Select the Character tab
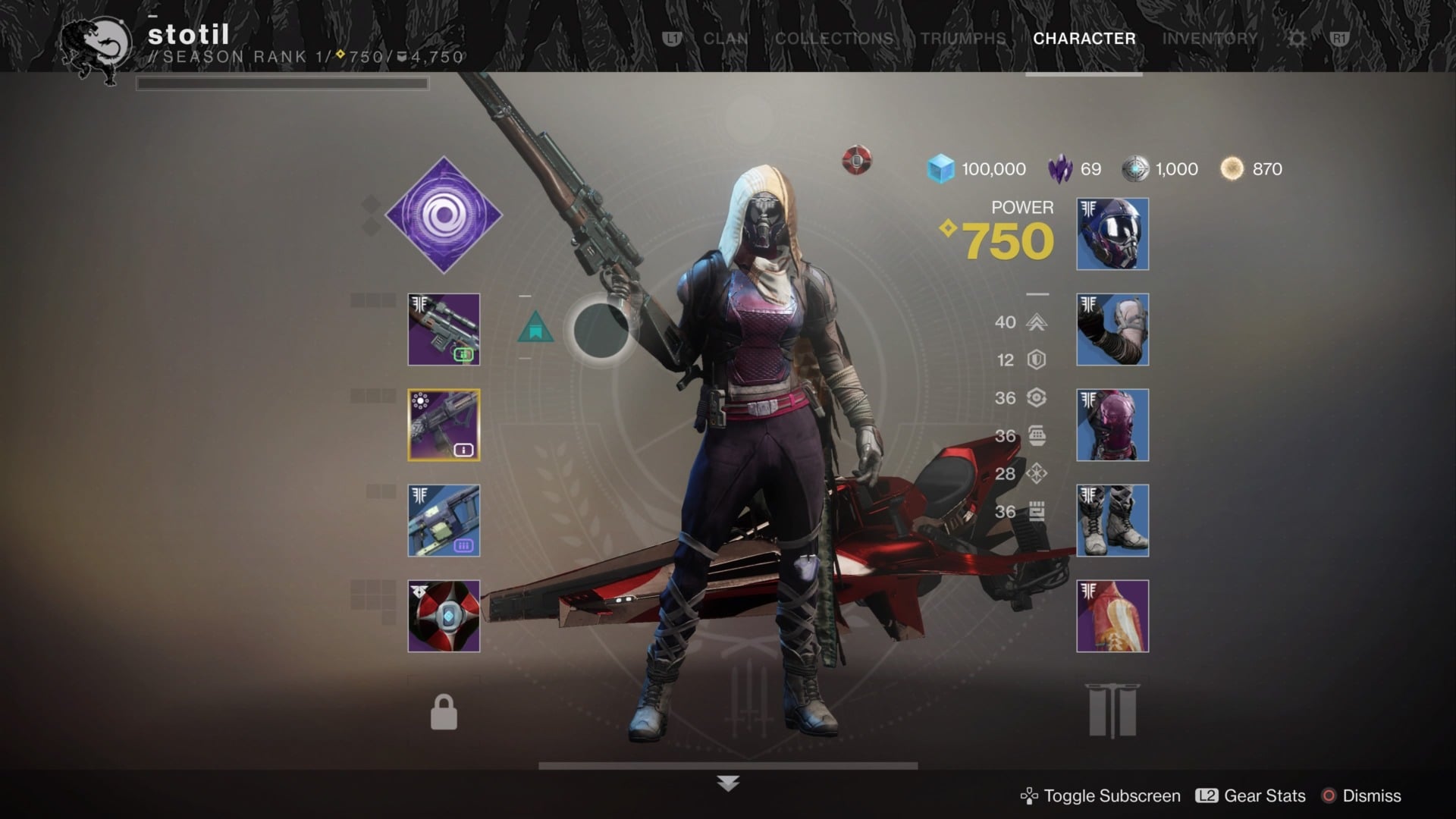The height and width of the screenshot is (819, 1456). 1084,39
